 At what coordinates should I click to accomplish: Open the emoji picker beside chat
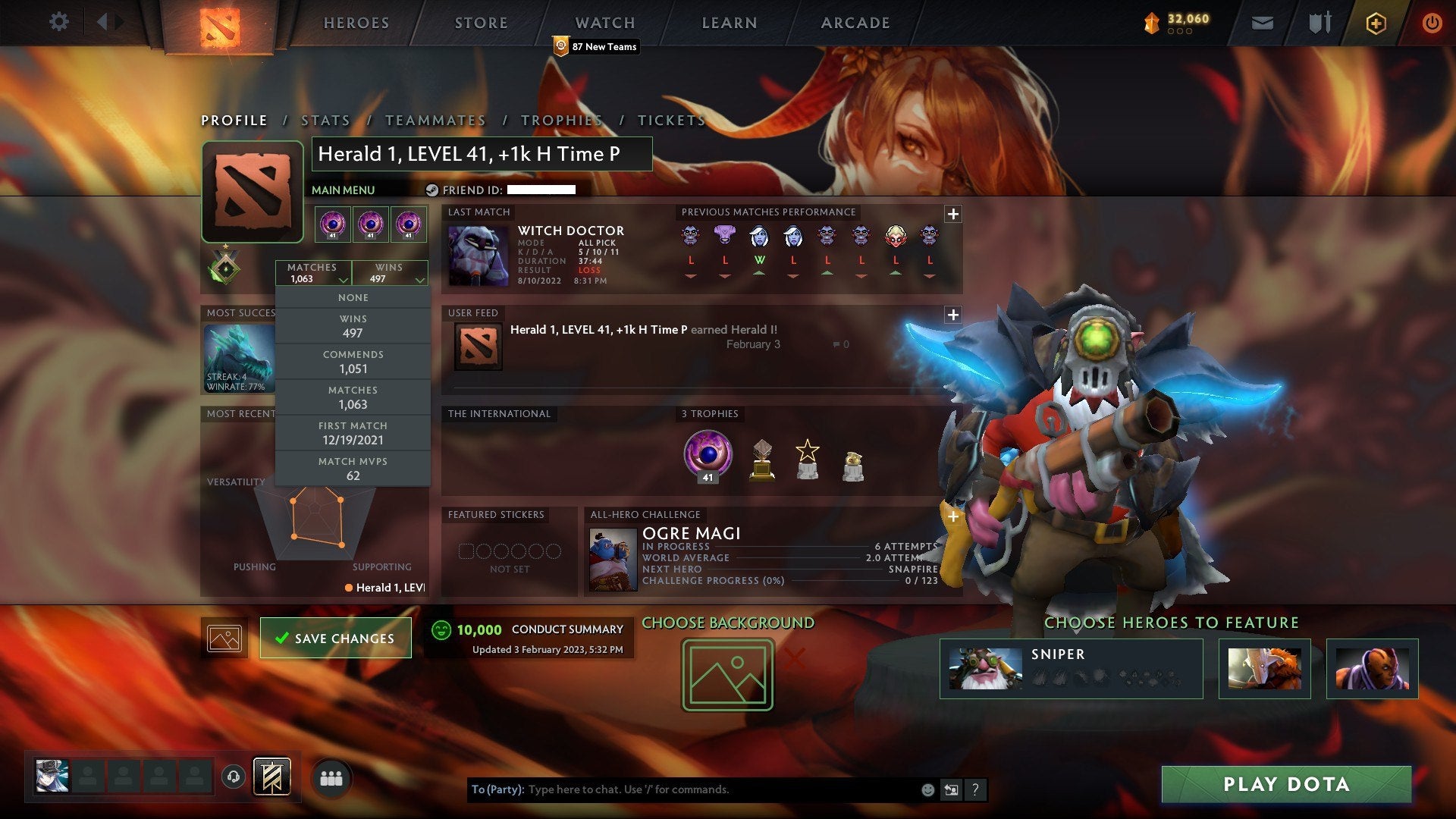[x=927, y=789]
